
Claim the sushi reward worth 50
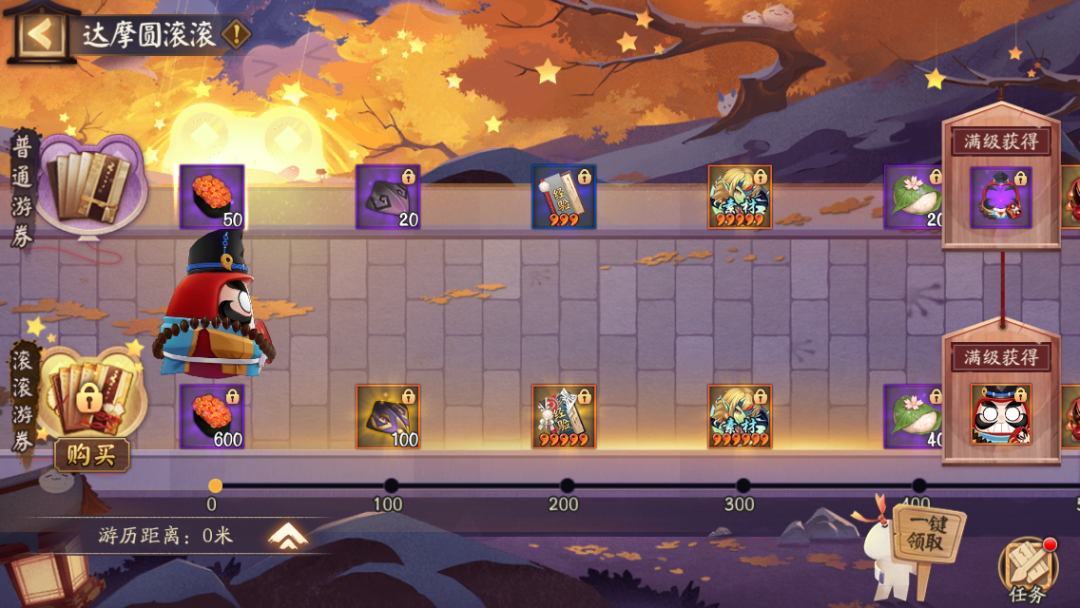212,197
